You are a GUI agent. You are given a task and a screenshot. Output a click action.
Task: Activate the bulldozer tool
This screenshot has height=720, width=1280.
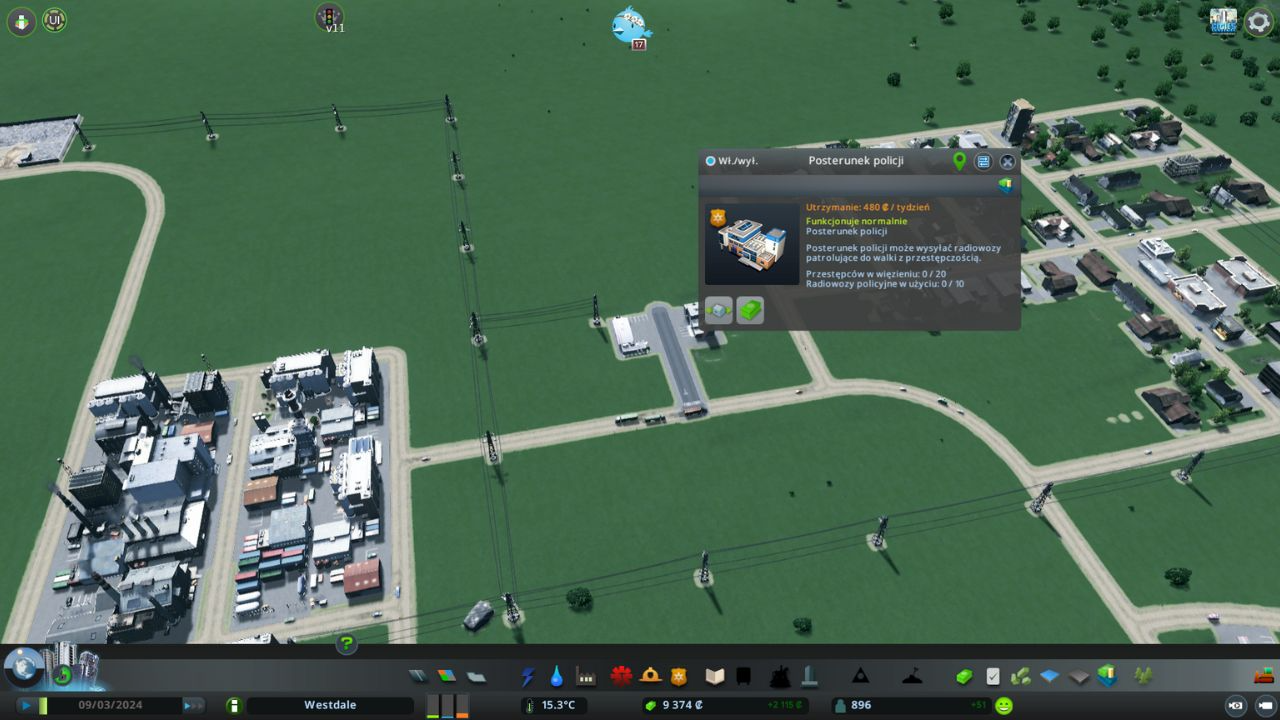[1264, 675]
